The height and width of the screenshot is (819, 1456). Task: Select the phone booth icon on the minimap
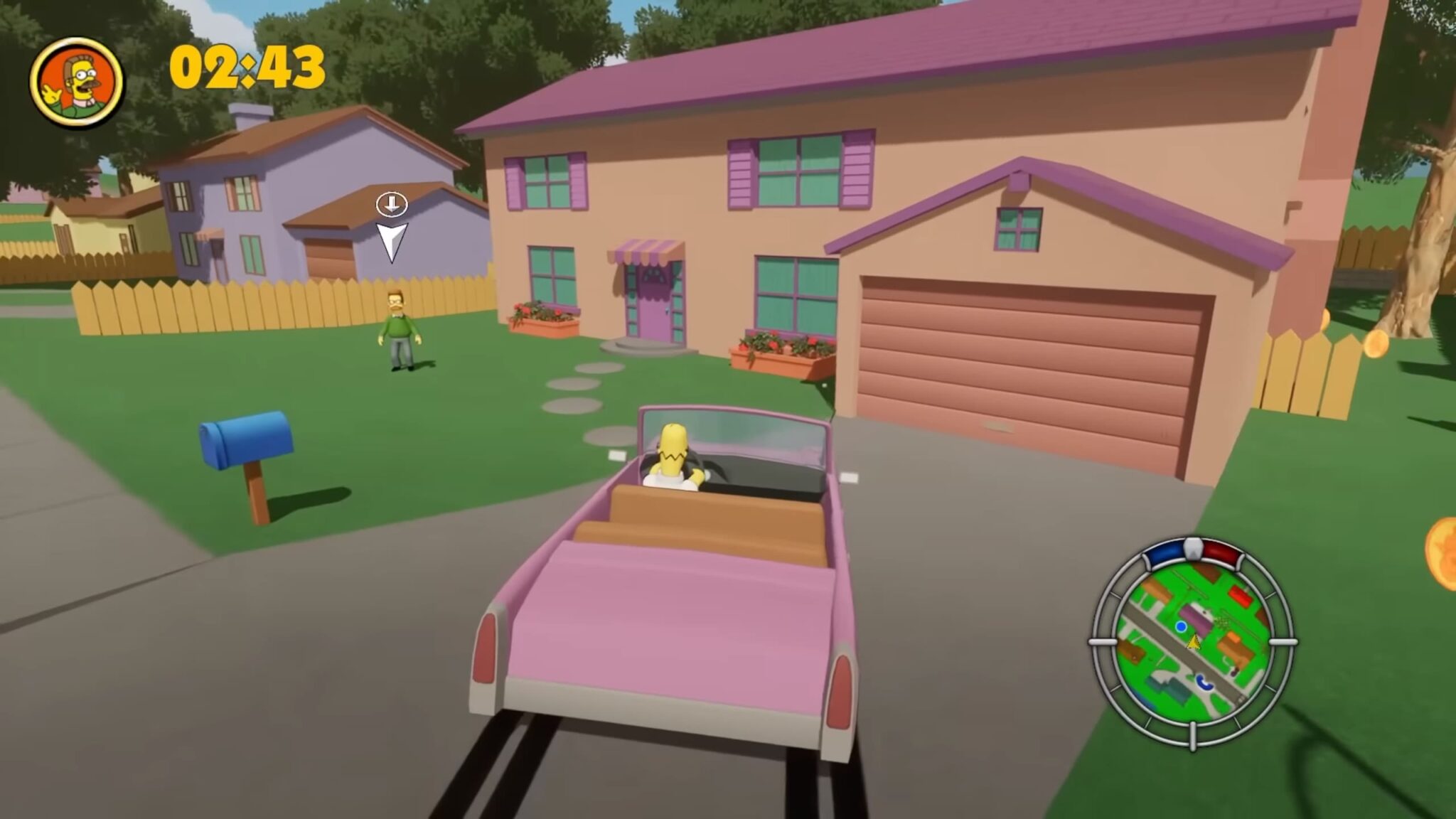pos(1204,683)
